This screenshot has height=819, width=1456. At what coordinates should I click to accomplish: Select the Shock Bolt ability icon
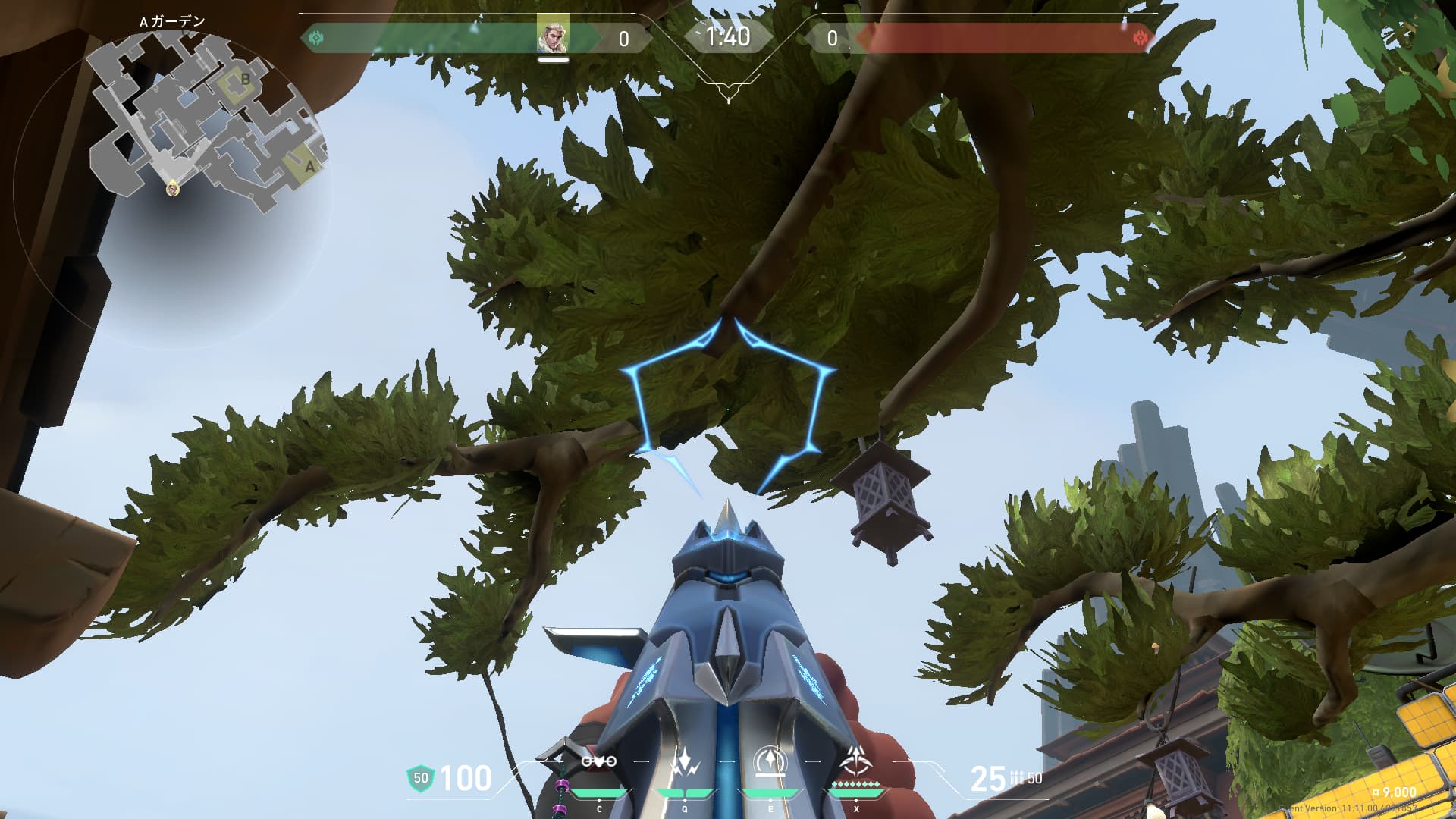pyautogui.click(x=685, y=762)
